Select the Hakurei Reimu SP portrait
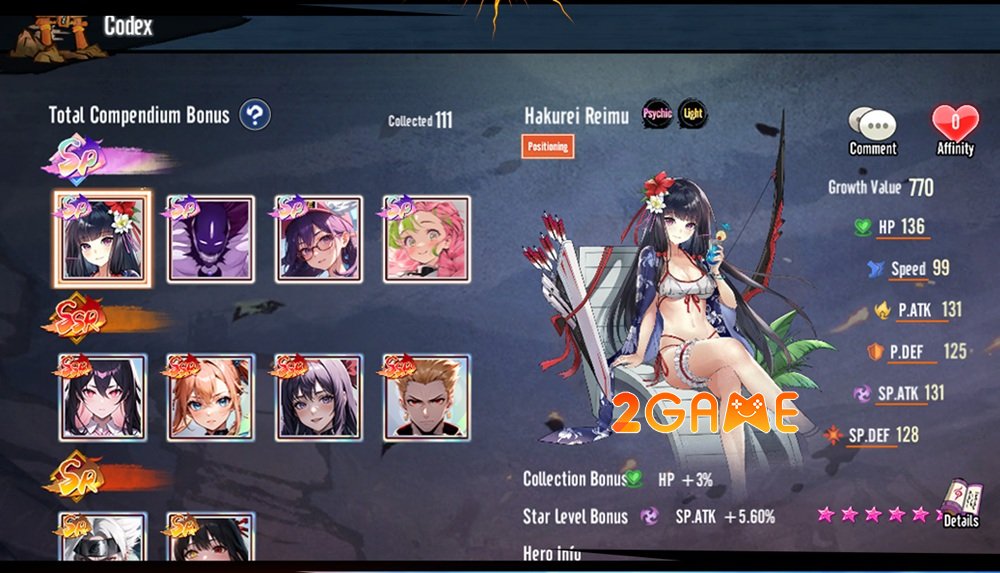The width and height of the screenshot is (1000, 573). coord(100,239)
